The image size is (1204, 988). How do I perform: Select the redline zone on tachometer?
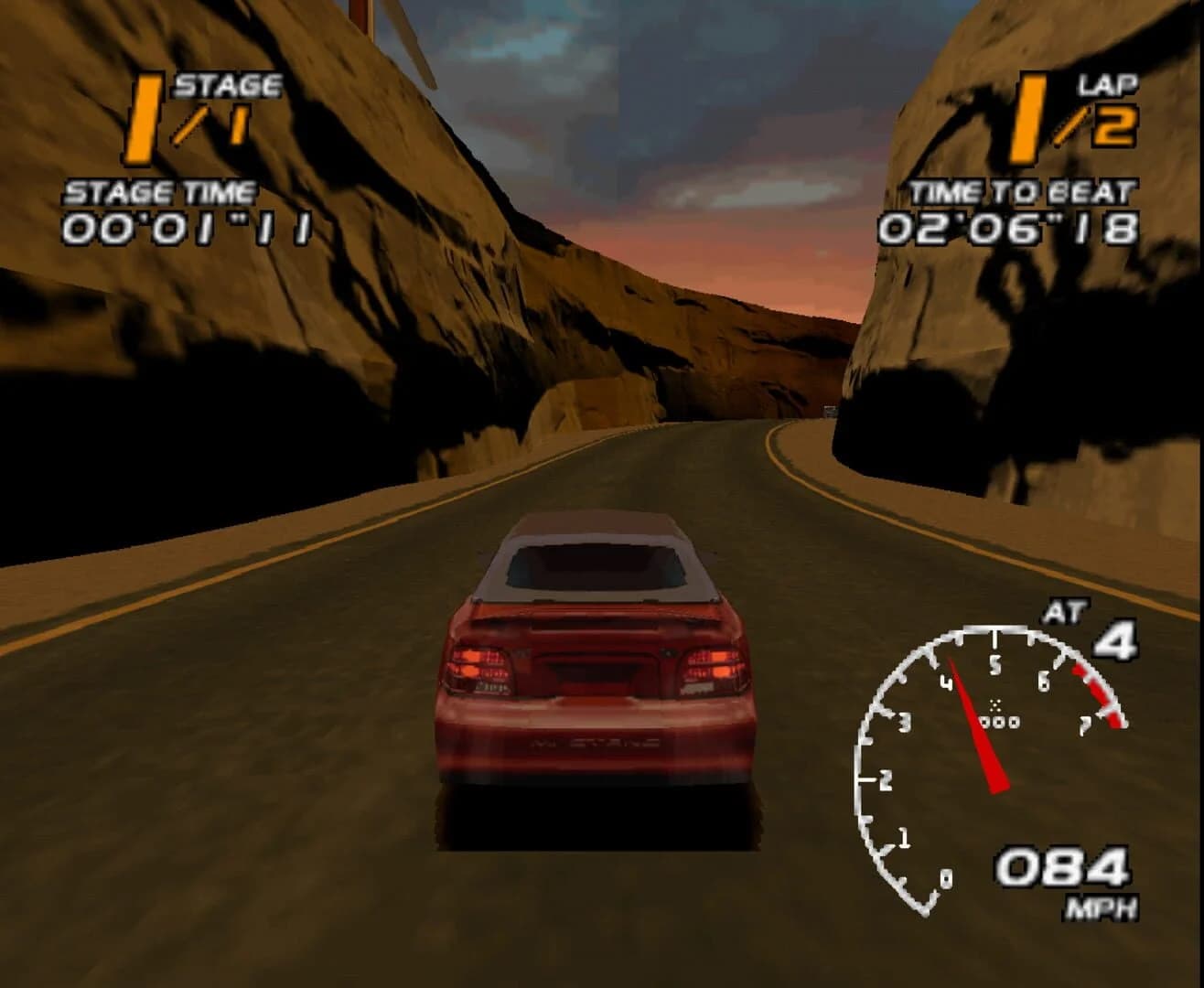tap(1094, 691)
